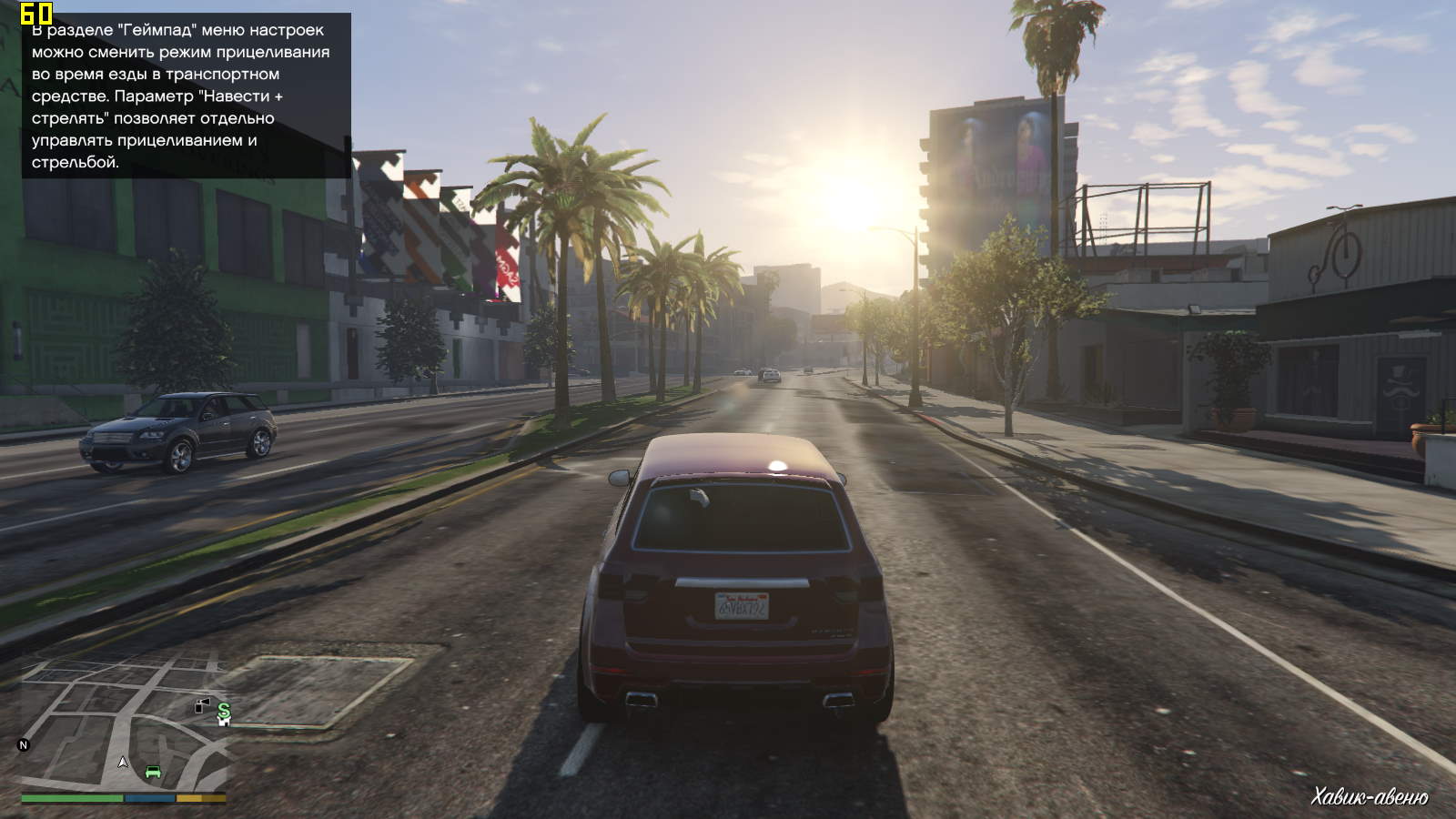1456x819 pixels.
Task: Click the north N indicator on the minimap
Action: coord(24,745)
